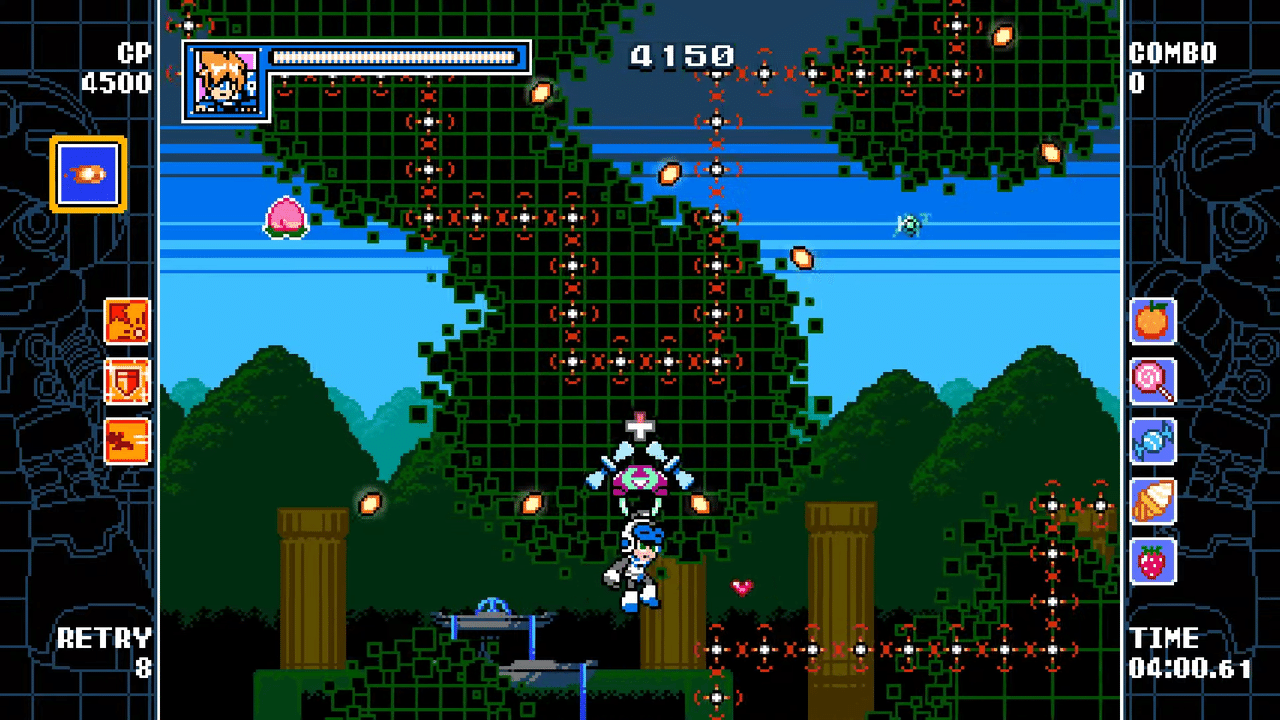Click the dash speed icon below the shield icon

click(129, 442)
